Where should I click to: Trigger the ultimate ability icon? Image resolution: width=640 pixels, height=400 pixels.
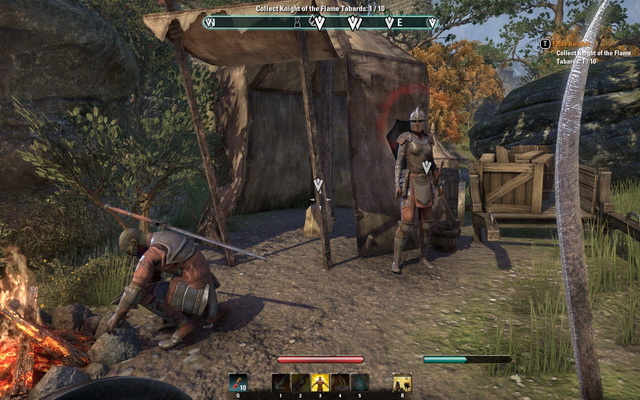(x=402, y=383)
